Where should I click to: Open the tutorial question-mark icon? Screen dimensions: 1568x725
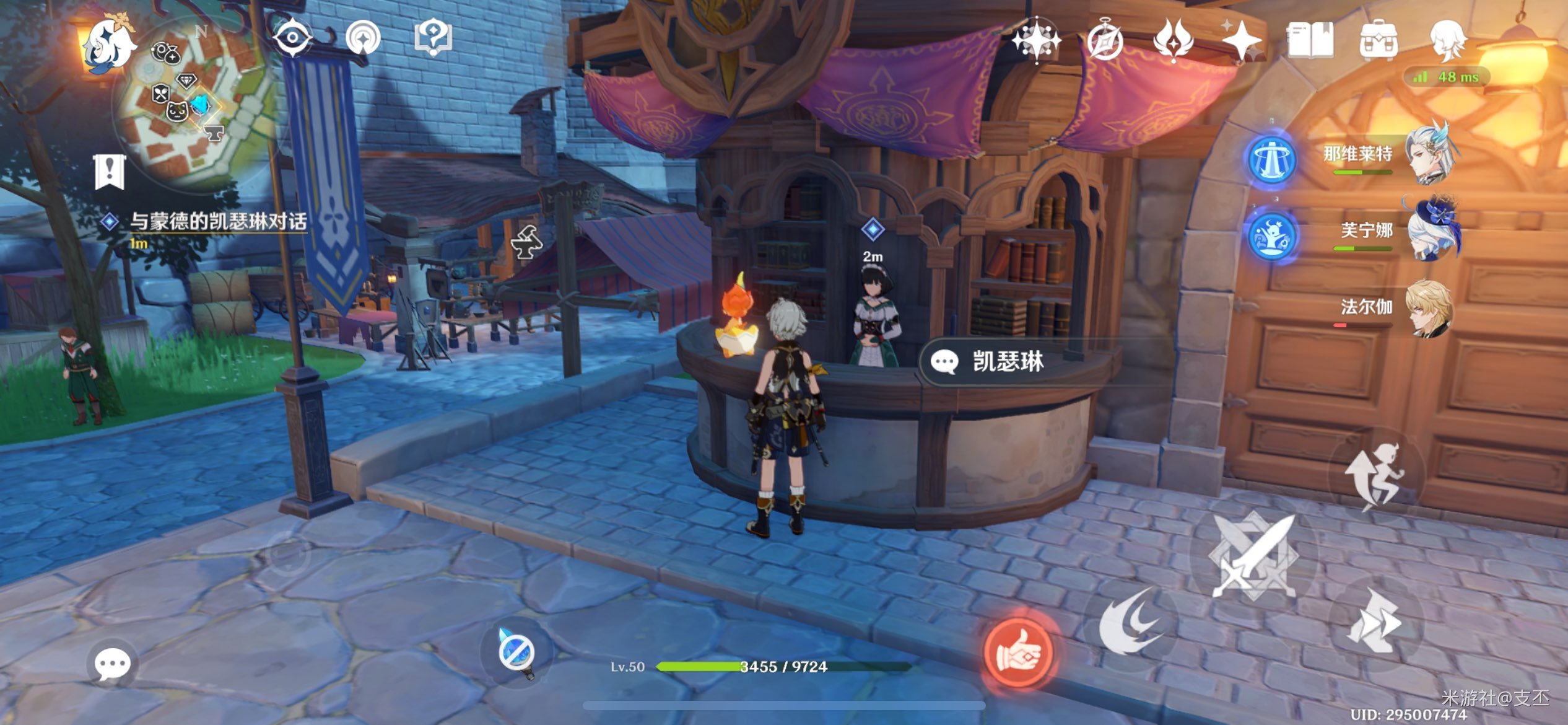coord(433,37)
